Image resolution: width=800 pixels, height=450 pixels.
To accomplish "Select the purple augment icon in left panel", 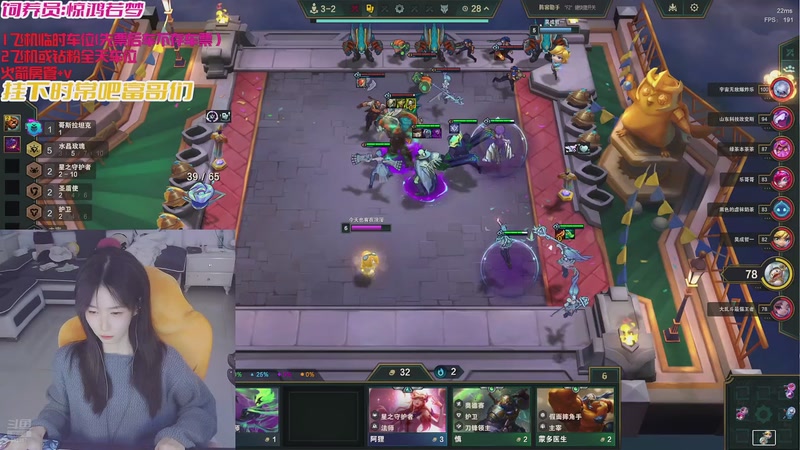I will click(x=12, y=145).
